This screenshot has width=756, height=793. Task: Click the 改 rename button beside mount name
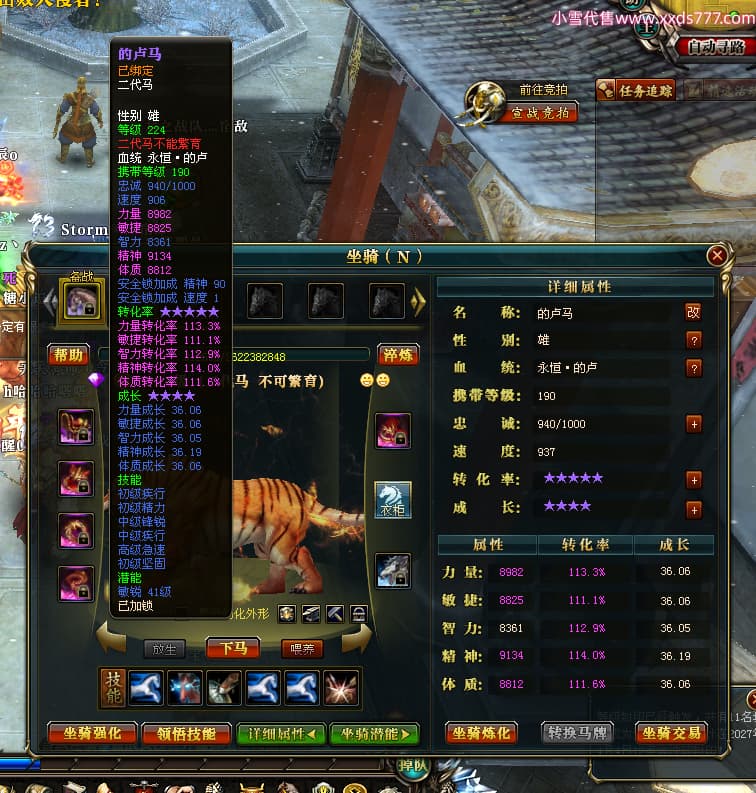tap(693, 313)
